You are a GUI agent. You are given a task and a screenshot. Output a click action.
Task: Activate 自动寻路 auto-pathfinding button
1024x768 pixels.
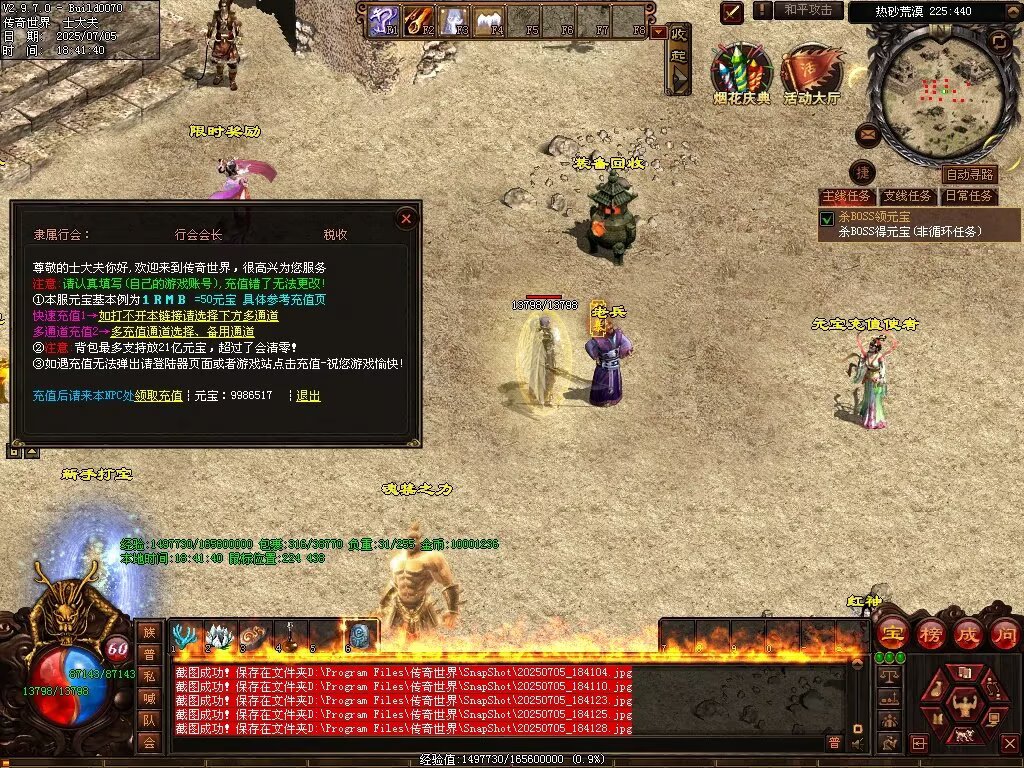(970, 175)
